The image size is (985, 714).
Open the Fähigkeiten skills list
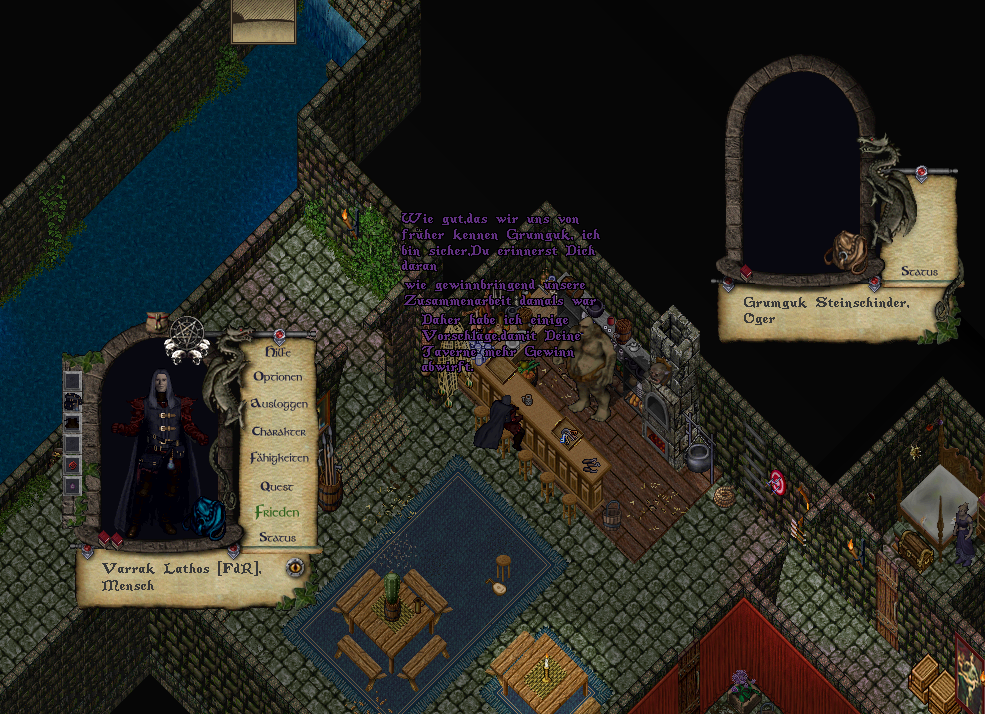279,458
